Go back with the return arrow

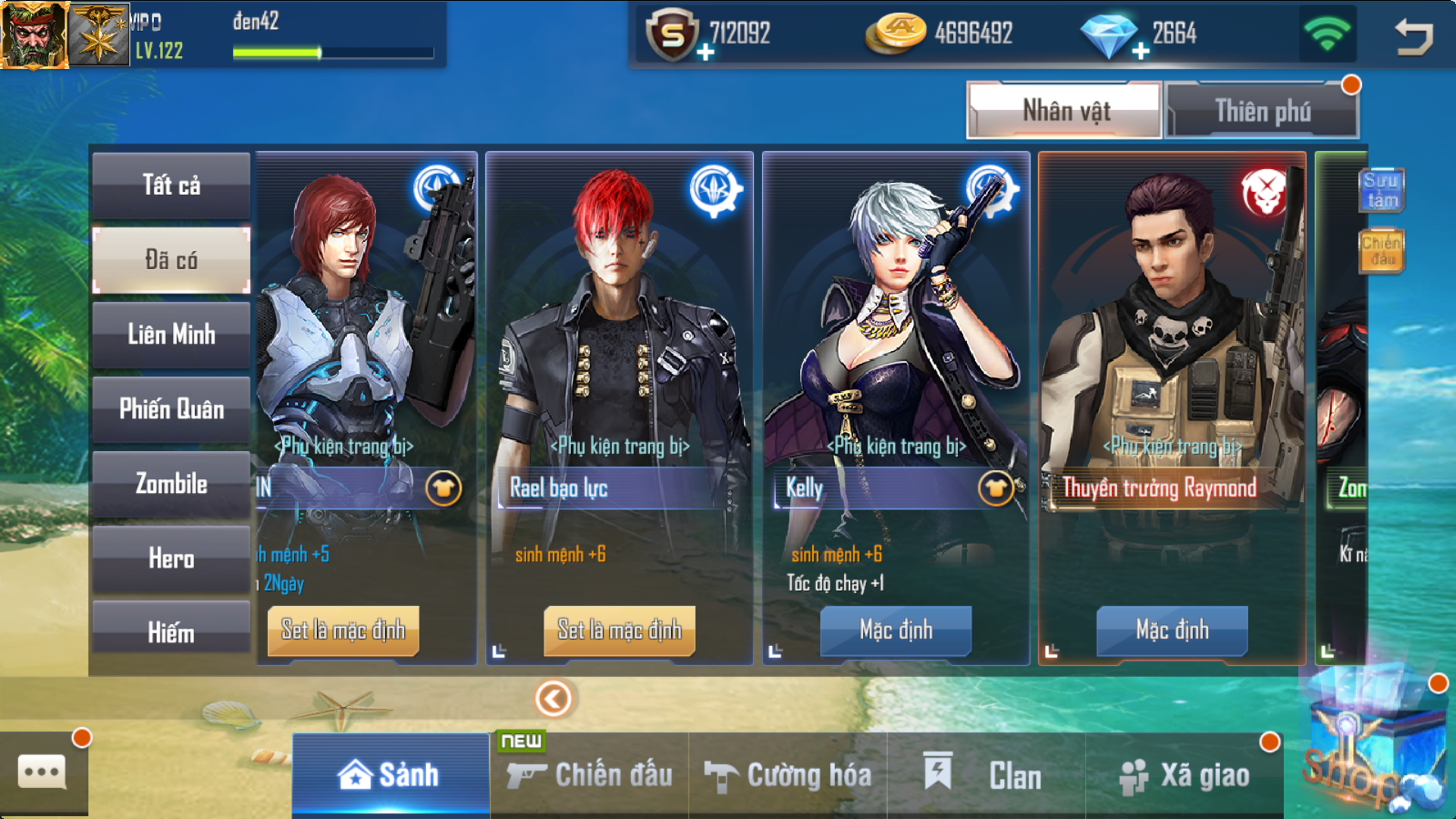pyautogui.click(x=1414, y=36)
